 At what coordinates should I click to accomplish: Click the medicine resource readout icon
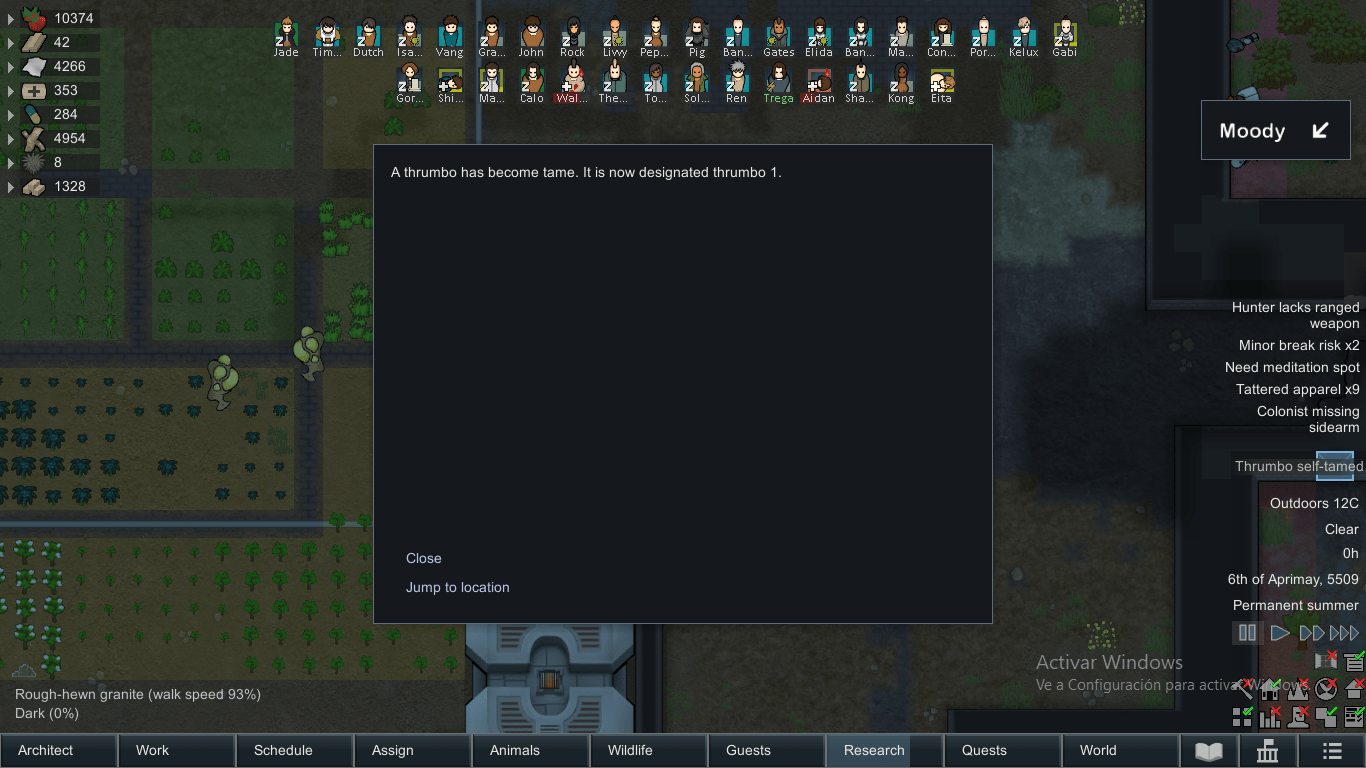coord(31,90)
